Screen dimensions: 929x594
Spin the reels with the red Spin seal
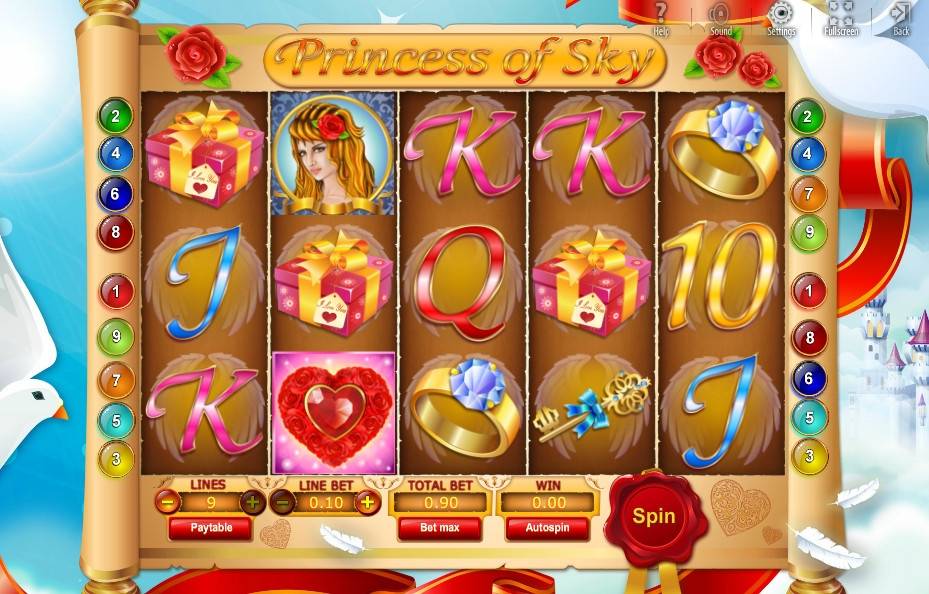point(653,516)
